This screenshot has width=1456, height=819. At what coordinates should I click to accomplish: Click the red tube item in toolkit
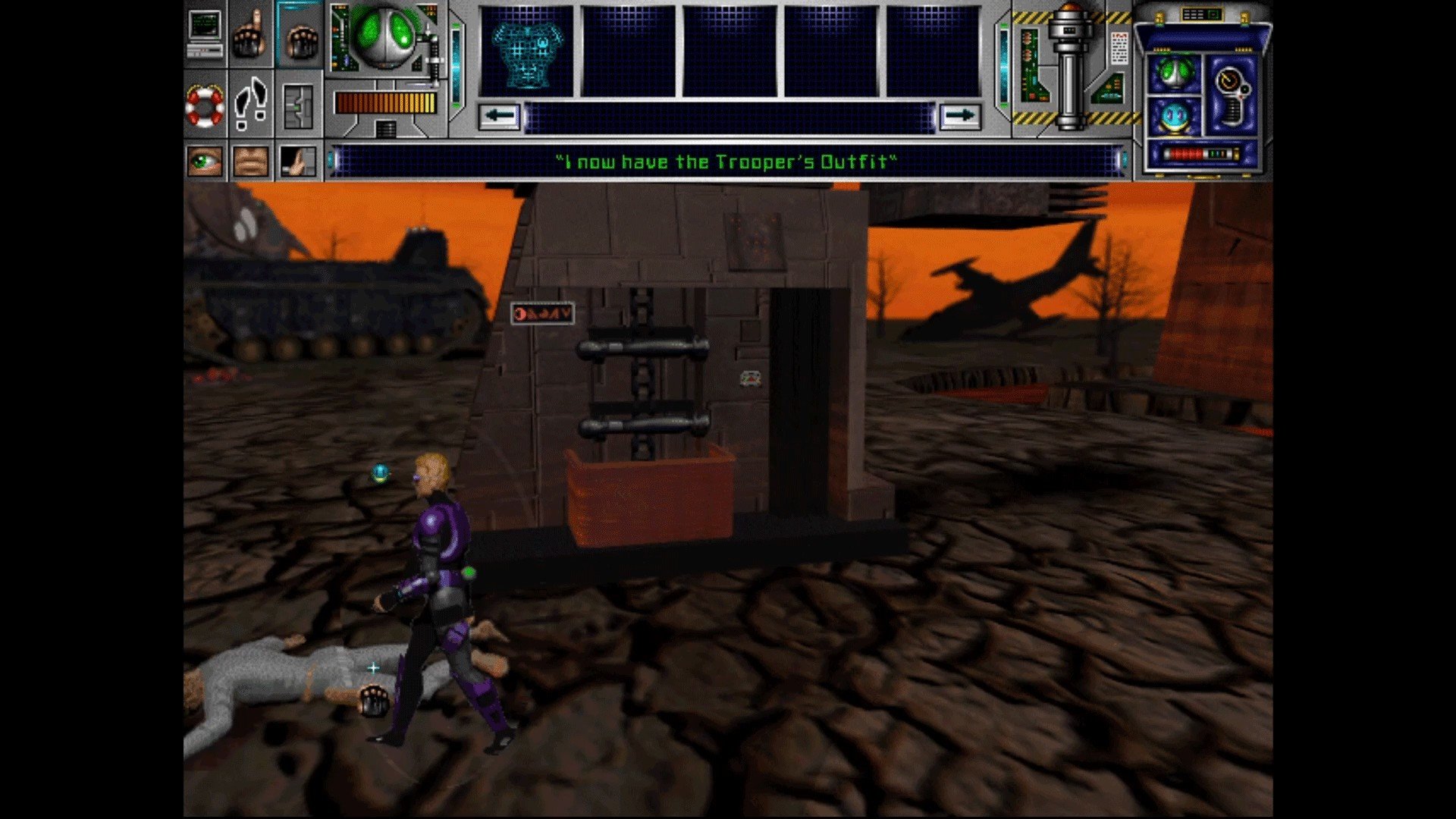(1200, 154)
